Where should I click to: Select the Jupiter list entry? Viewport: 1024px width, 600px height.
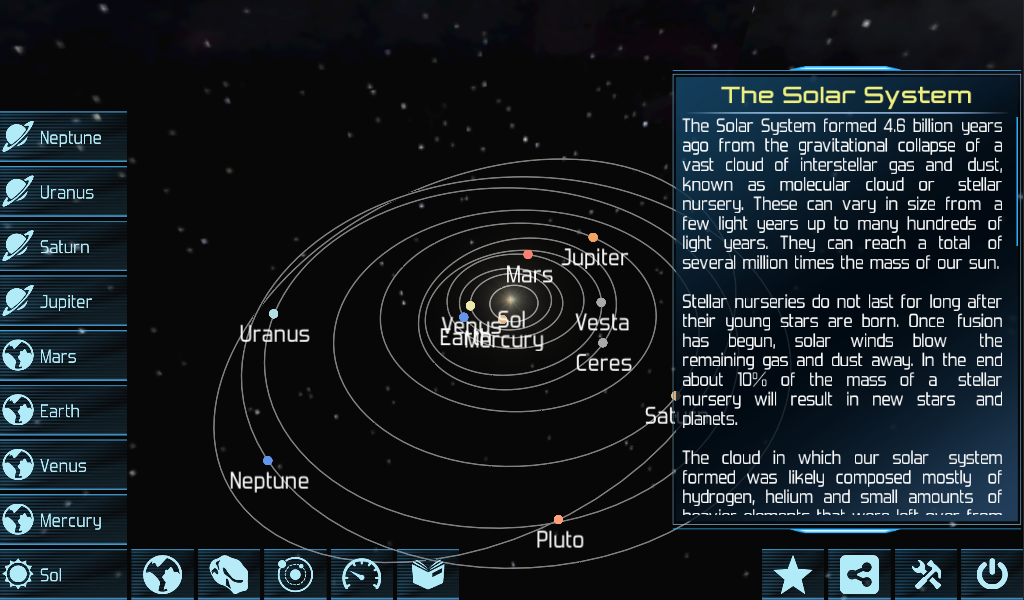[64, 301]
